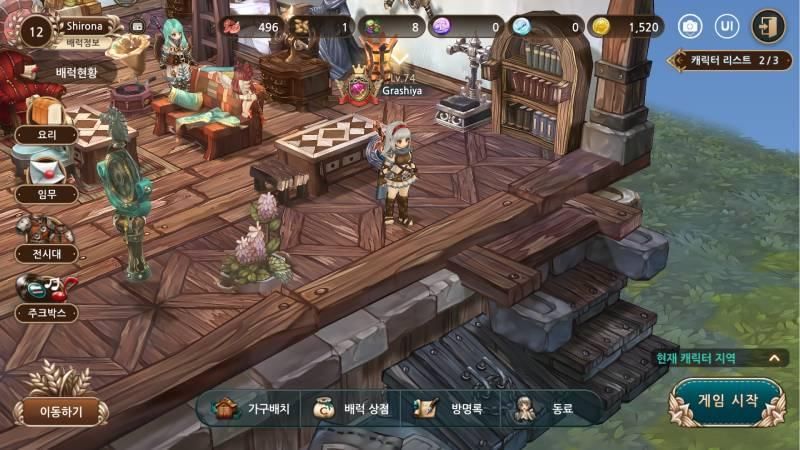Toggle the interface with the UI button
800x450 pixels.
[x=728, y=26]
